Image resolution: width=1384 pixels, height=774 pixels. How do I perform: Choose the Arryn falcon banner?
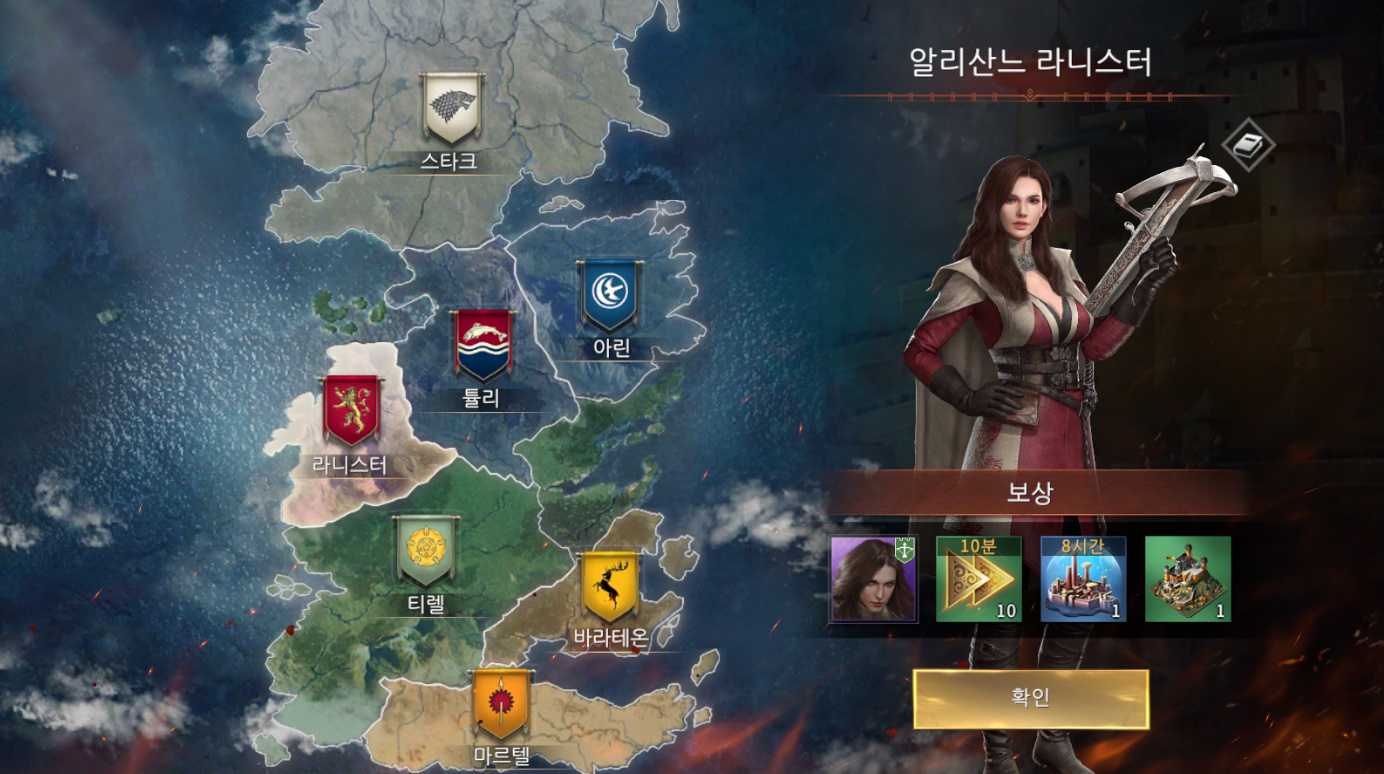tap(609, 296)
